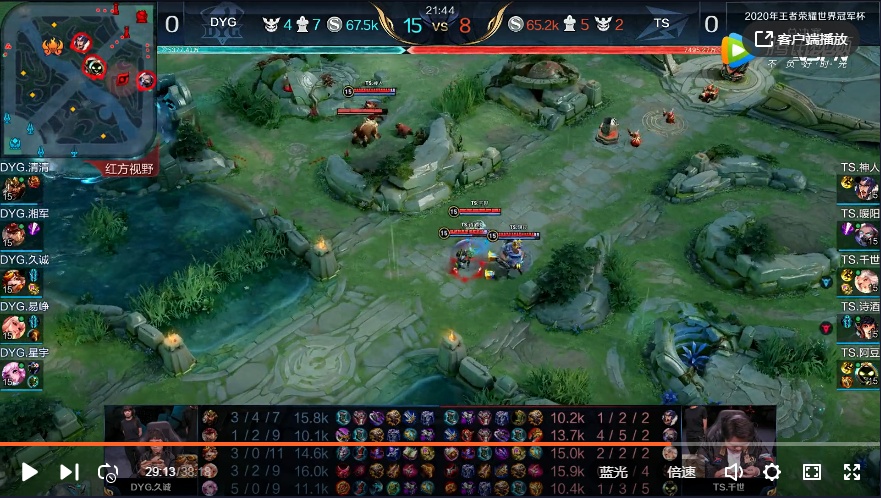This screenshot has width=881, height=498.
Task: Select the 红方视野 view label
Action: pos(131,169)
